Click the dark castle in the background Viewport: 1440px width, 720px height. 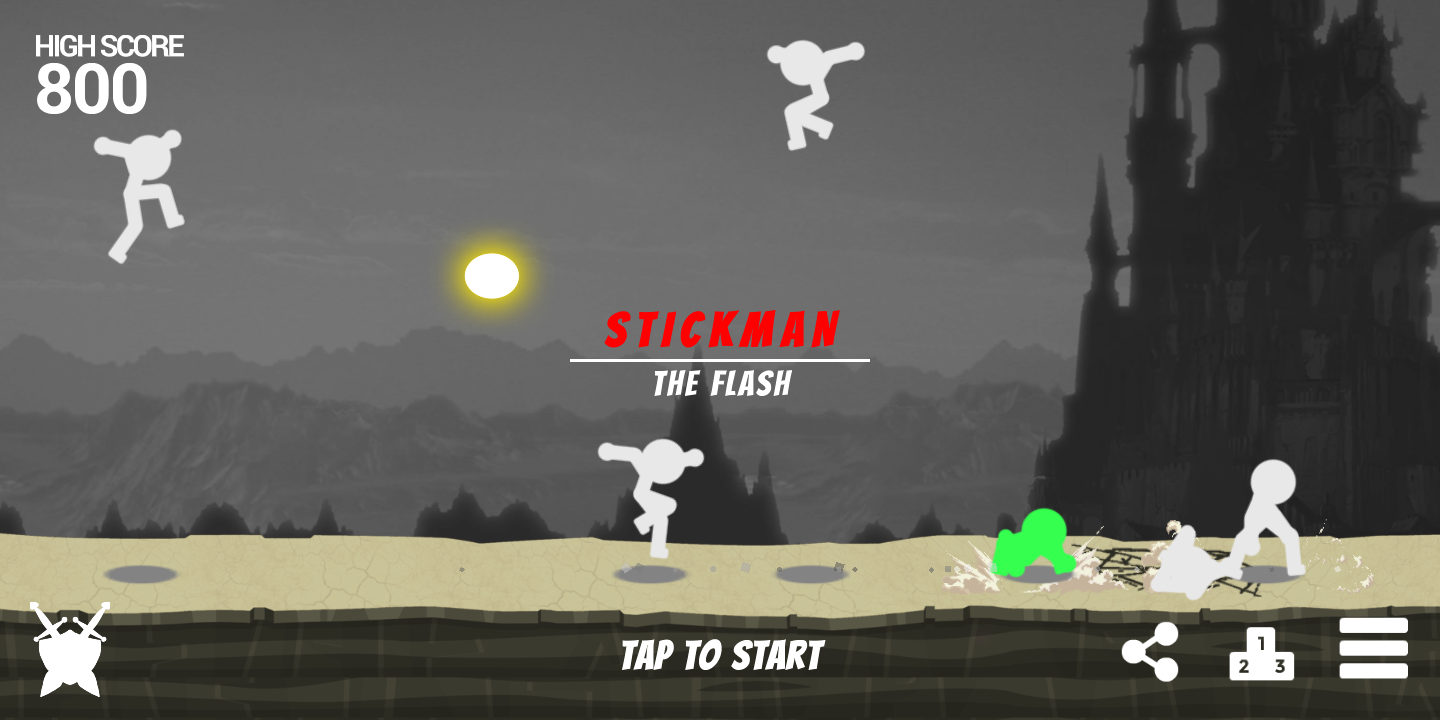[1250, 250]
